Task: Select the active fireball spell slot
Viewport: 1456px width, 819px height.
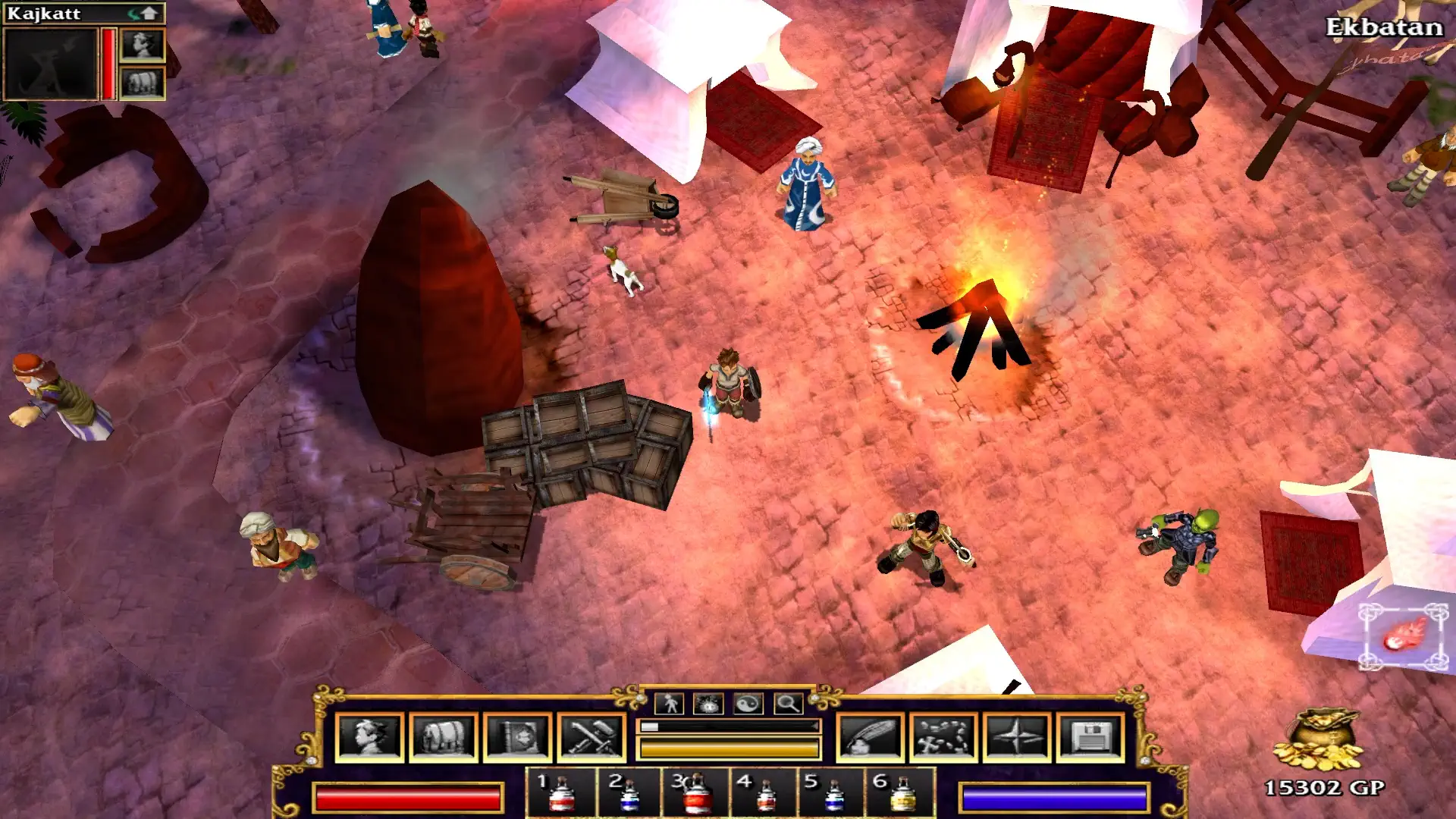Action: point(1404,637)
